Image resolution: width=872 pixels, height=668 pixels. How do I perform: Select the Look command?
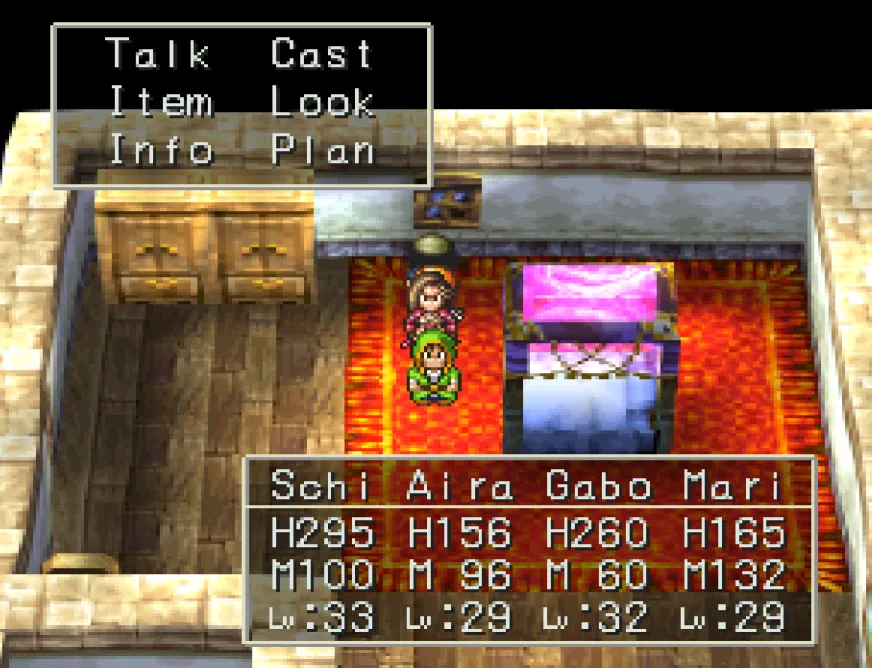322,102
